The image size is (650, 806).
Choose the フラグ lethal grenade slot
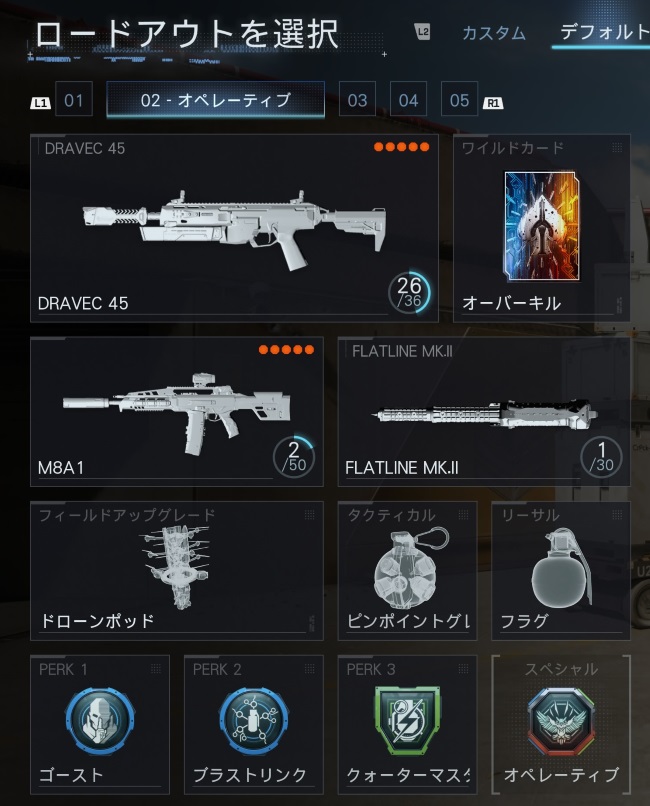(560, 570)
